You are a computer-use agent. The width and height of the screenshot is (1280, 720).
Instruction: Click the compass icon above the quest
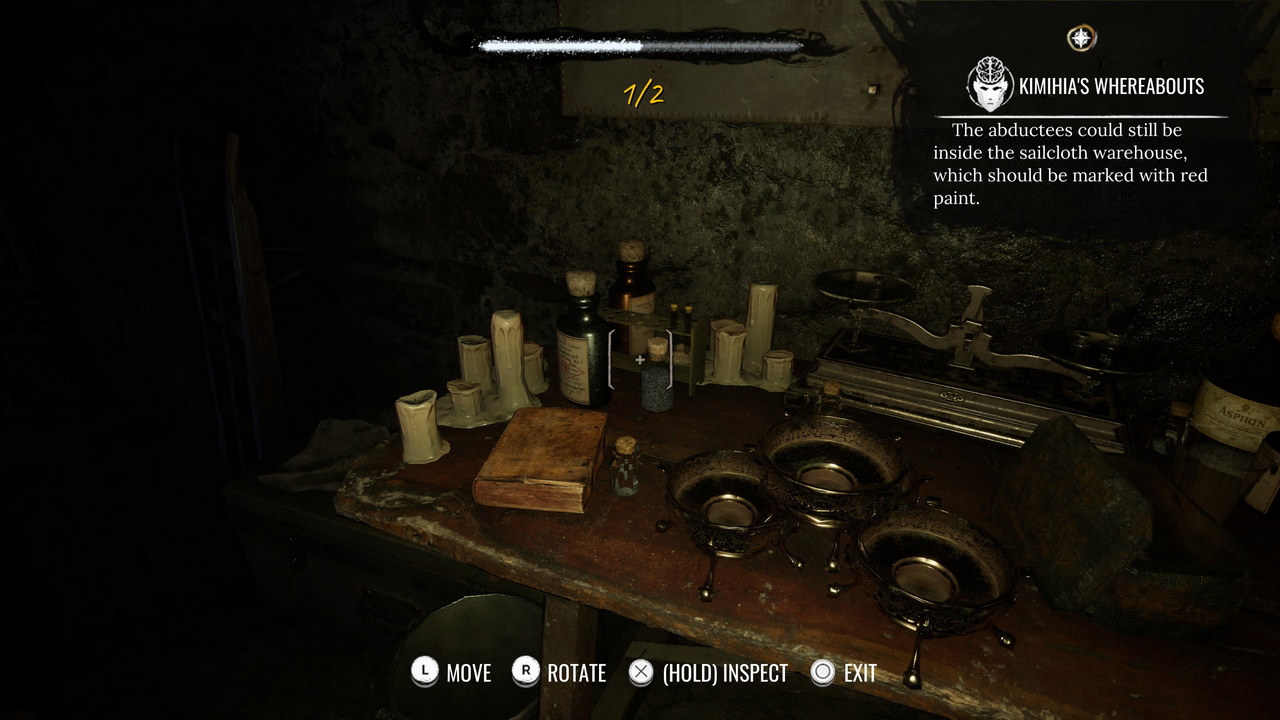pos(1081,39)
